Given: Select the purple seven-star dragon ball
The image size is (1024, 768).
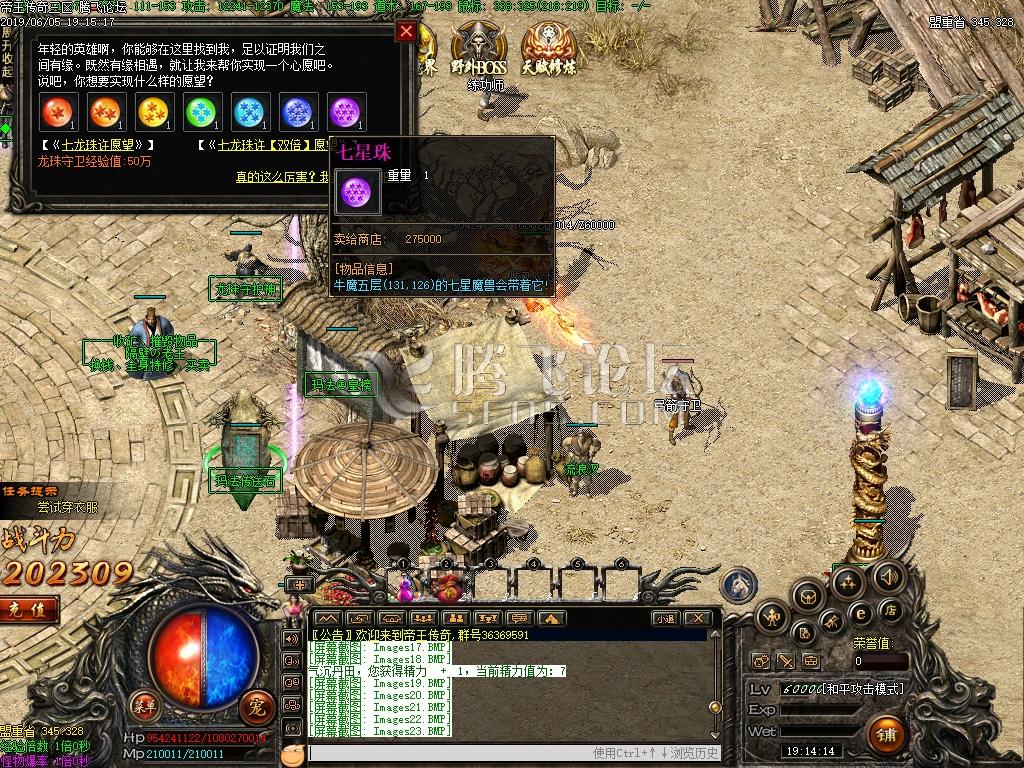Looking at the screenshot, I should tap(346, 112).
